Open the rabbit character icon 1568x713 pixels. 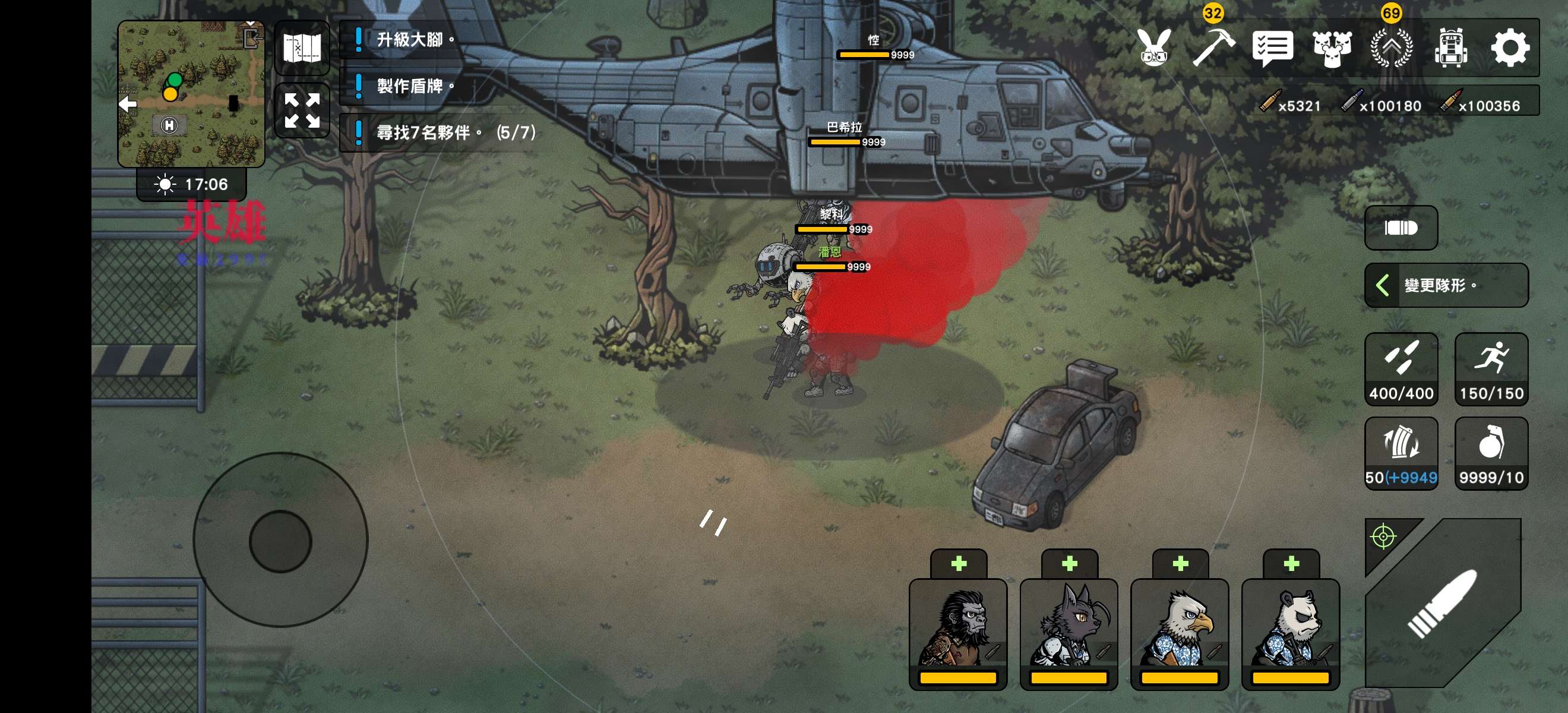click(1154, 48)
